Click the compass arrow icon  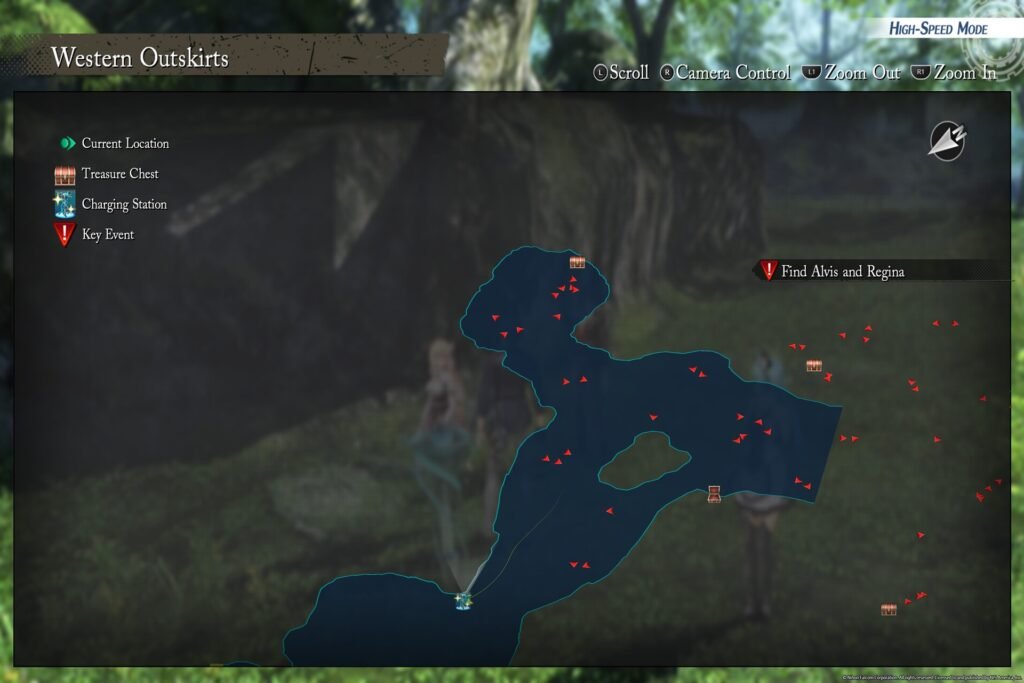tap(946, 141)
